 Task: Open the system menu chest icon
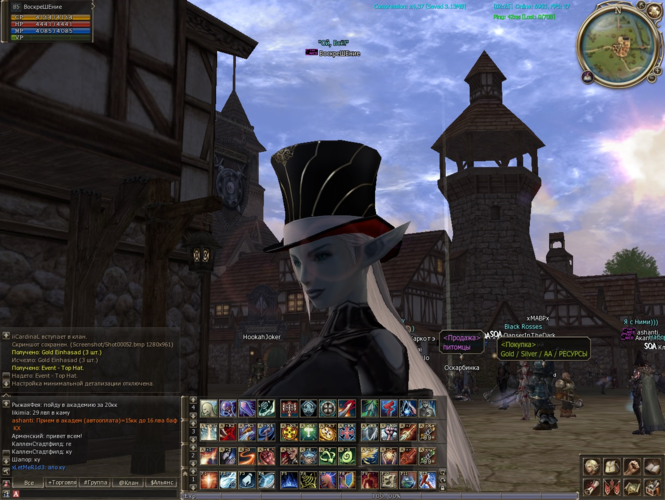[x=650, y=488]
